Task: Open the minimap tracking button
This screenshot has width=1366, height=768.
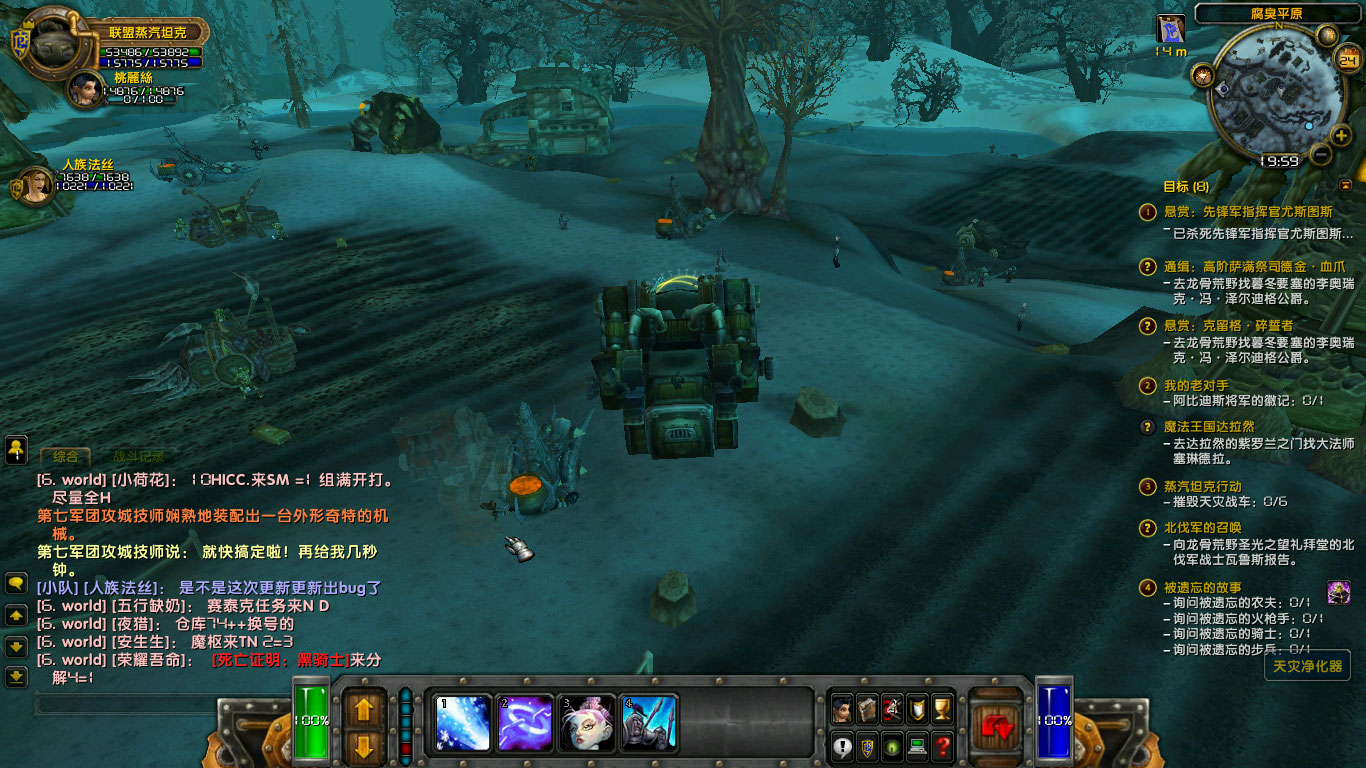Action: [1326, 35]
